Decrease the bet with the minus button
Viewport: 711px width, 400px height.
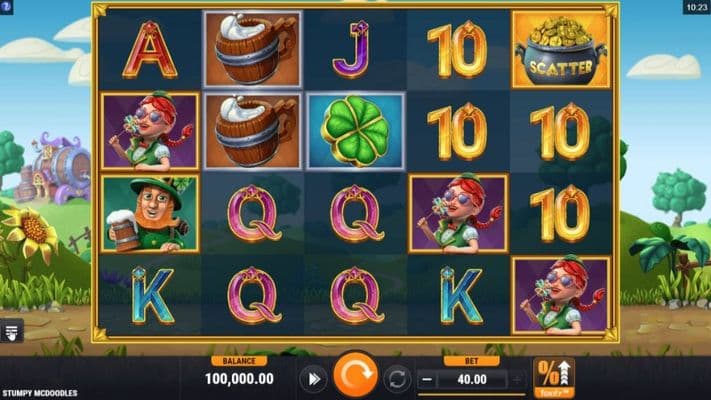pyautogui.click(x=427, y=379)
